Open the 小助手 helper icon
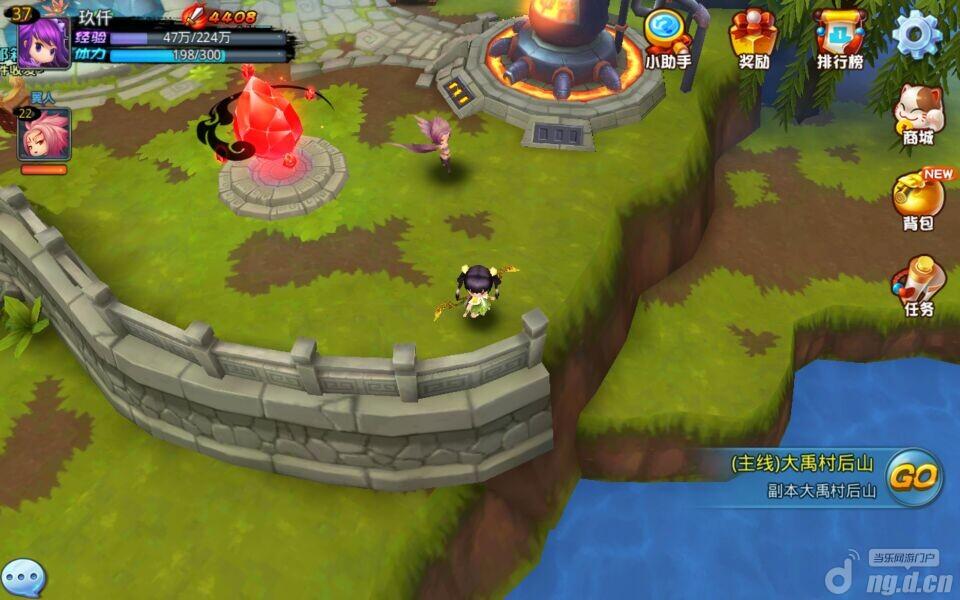Viewport: 960px width, 600px height. point(667,36)
